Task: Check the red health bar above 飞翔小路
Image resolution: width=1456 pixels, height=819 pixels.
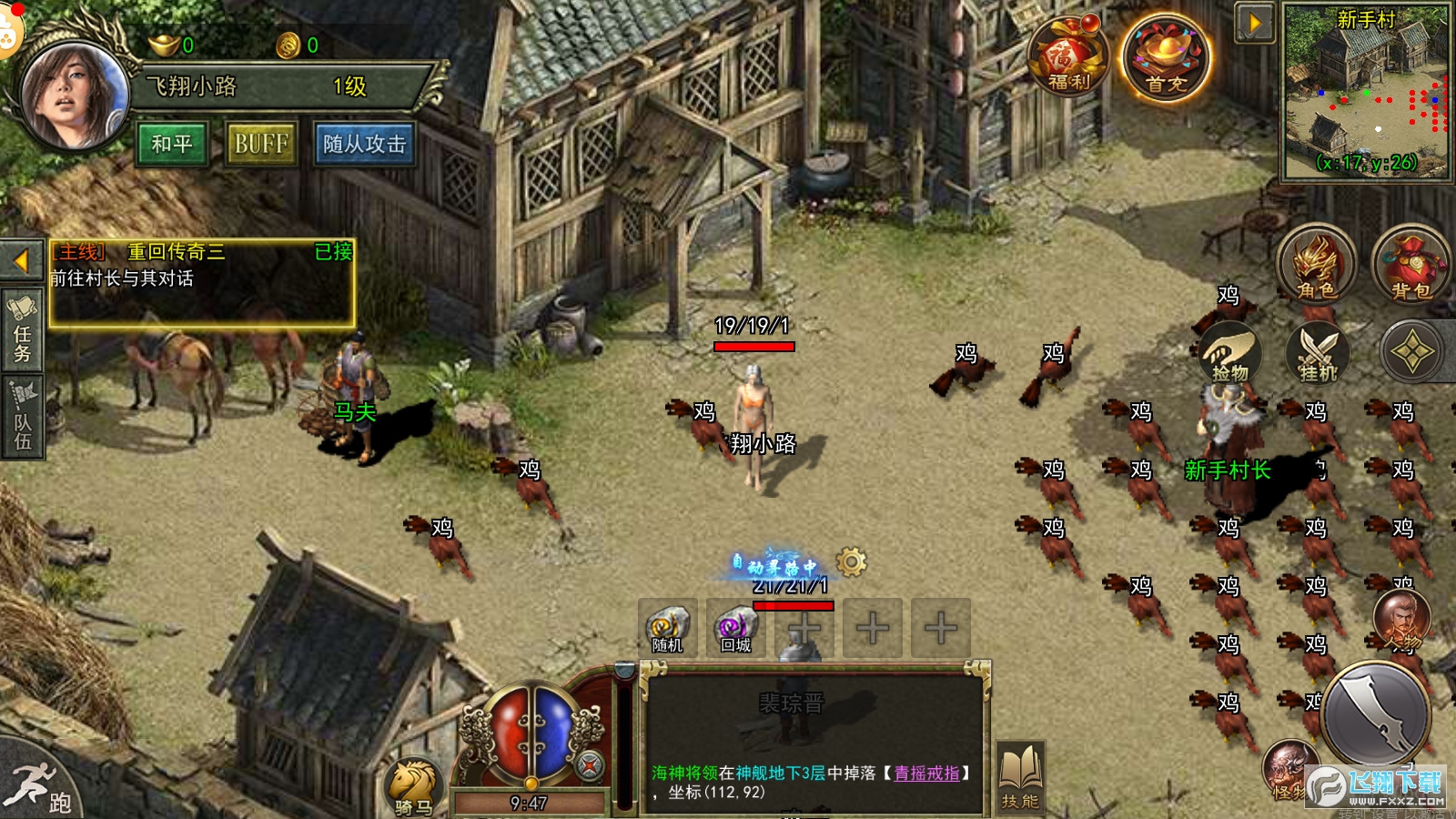Action: pos(755,347)
